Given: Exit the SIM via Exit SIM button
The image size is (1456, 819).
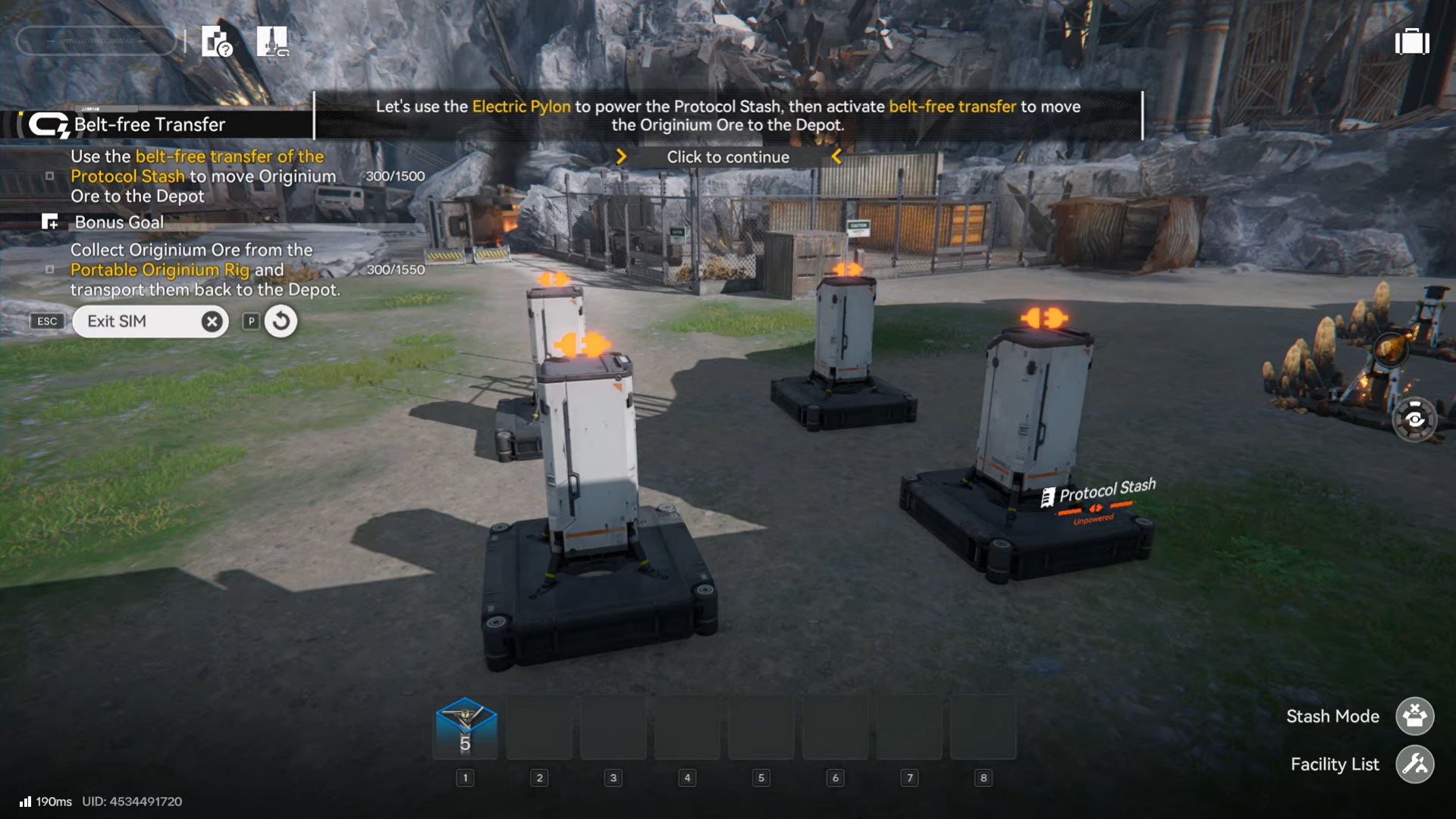Looking at the screenshot, I should pyautogui.click(x=150, y=322).
